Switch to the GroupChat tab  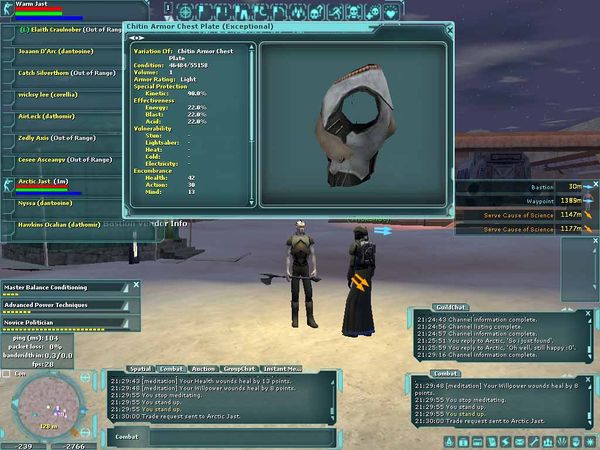(241, 369)
